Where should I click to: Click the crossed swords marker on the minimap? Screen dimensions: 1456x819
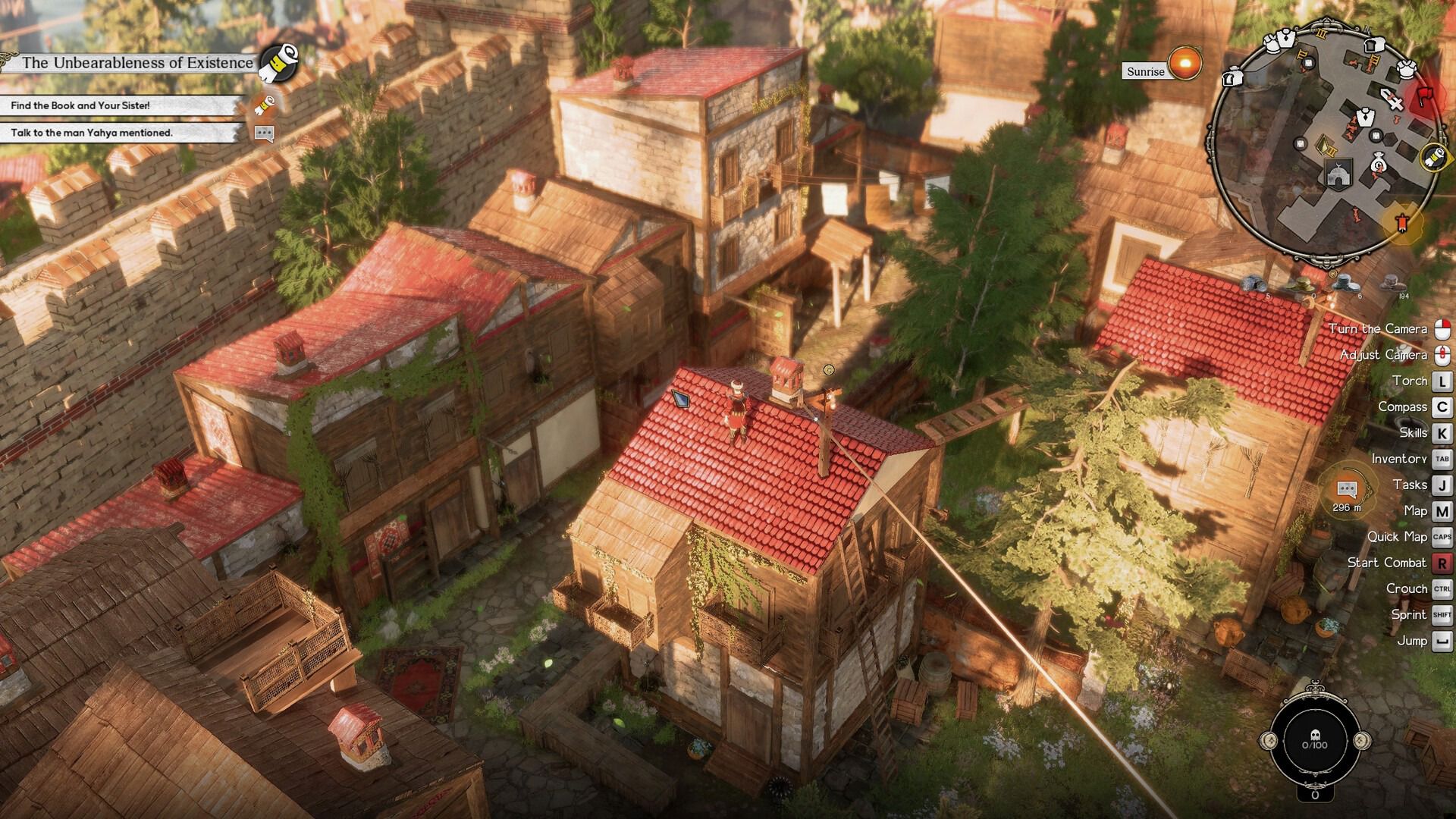pos(1392,99)
